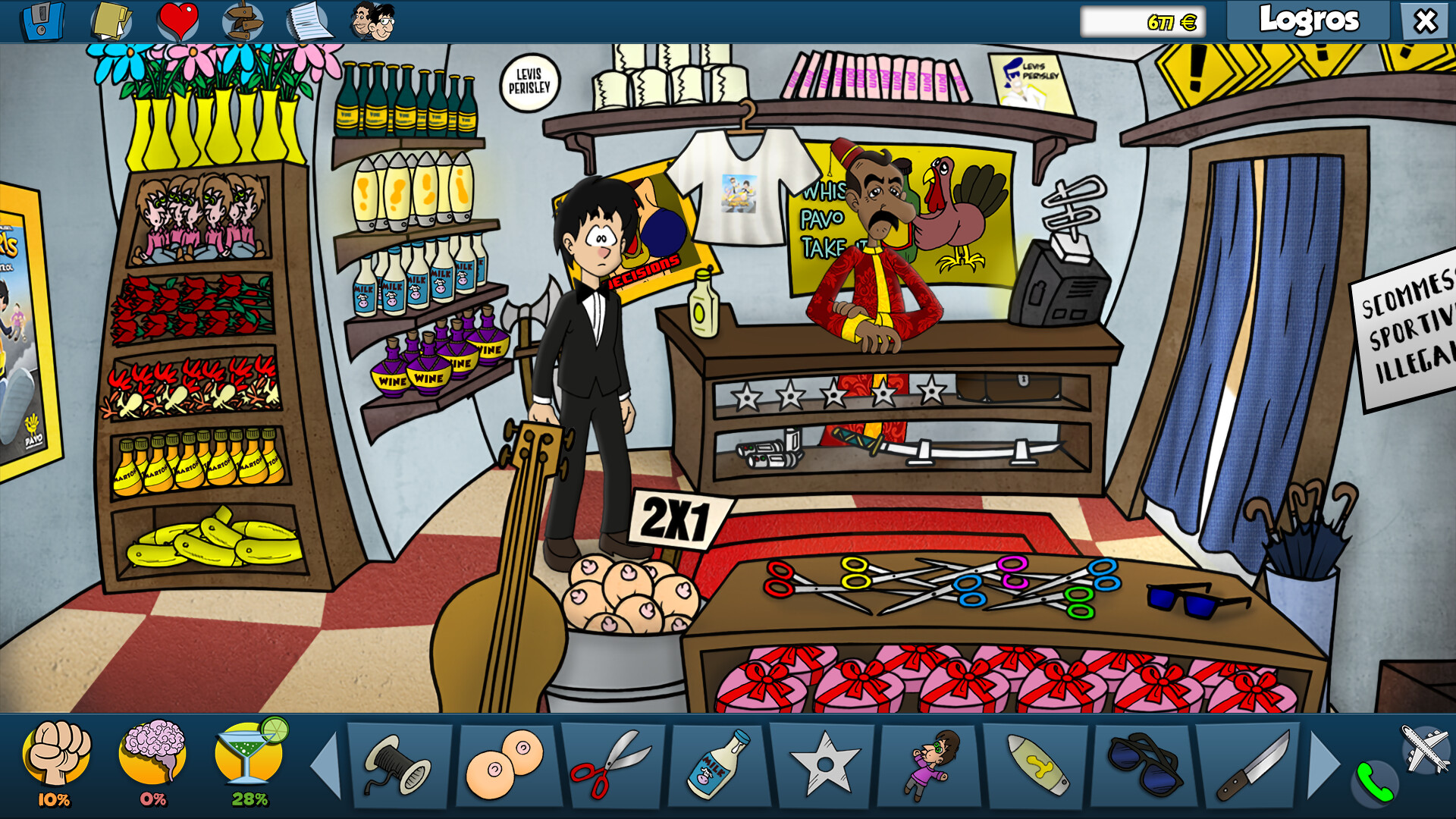Open the notepad of tasks

(x=308, y=20)
